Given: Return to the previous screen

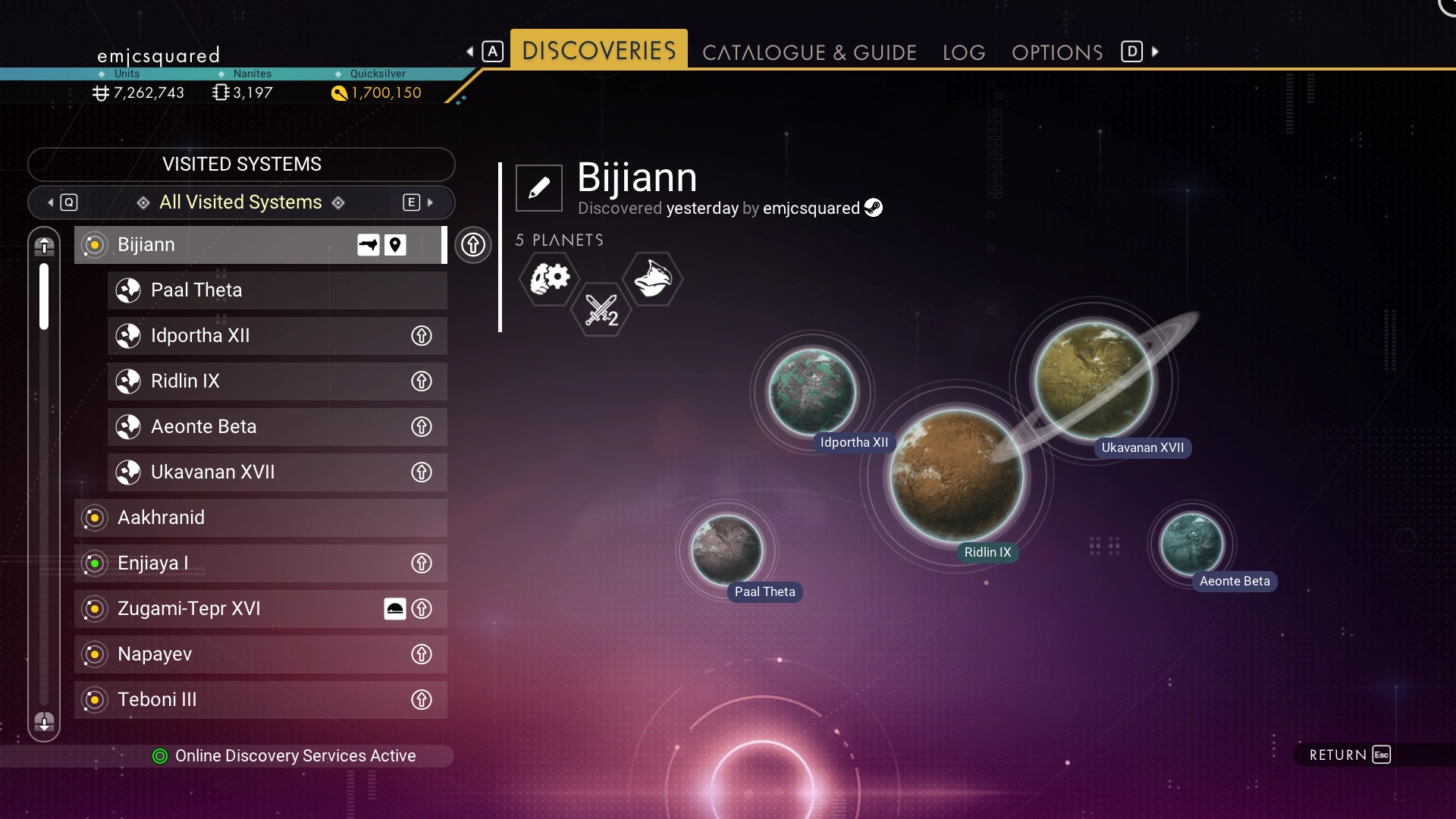Looking at the screenshot, I should [1350, 755].
